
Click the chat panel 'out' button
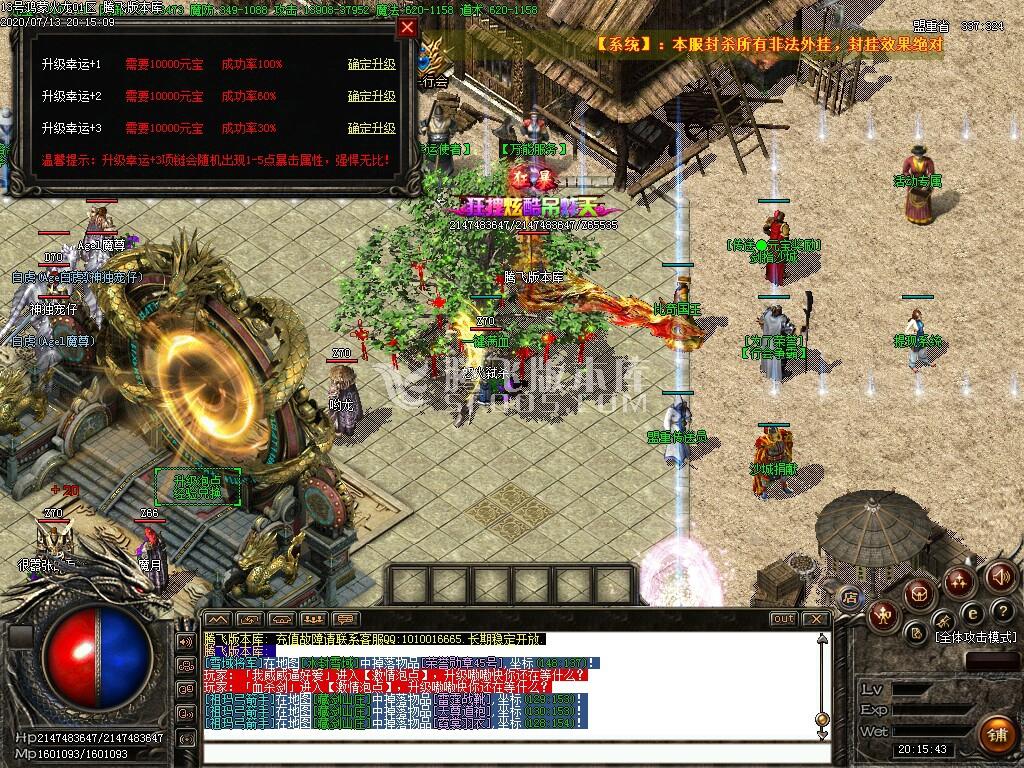pyautogui.click(x=784, y=619)
